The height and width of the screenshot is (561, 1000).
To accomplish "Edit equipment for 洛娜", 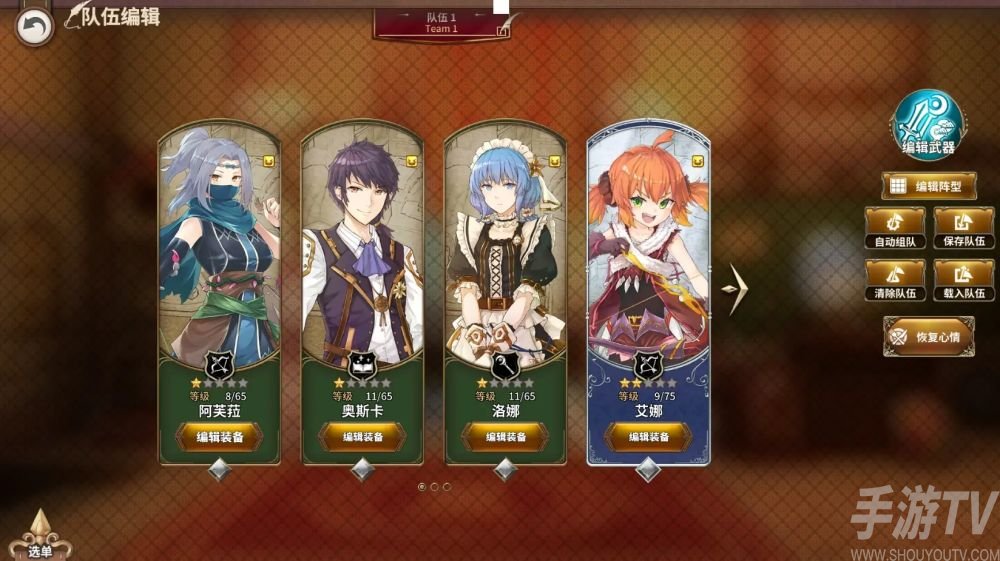I will (505, 437).
